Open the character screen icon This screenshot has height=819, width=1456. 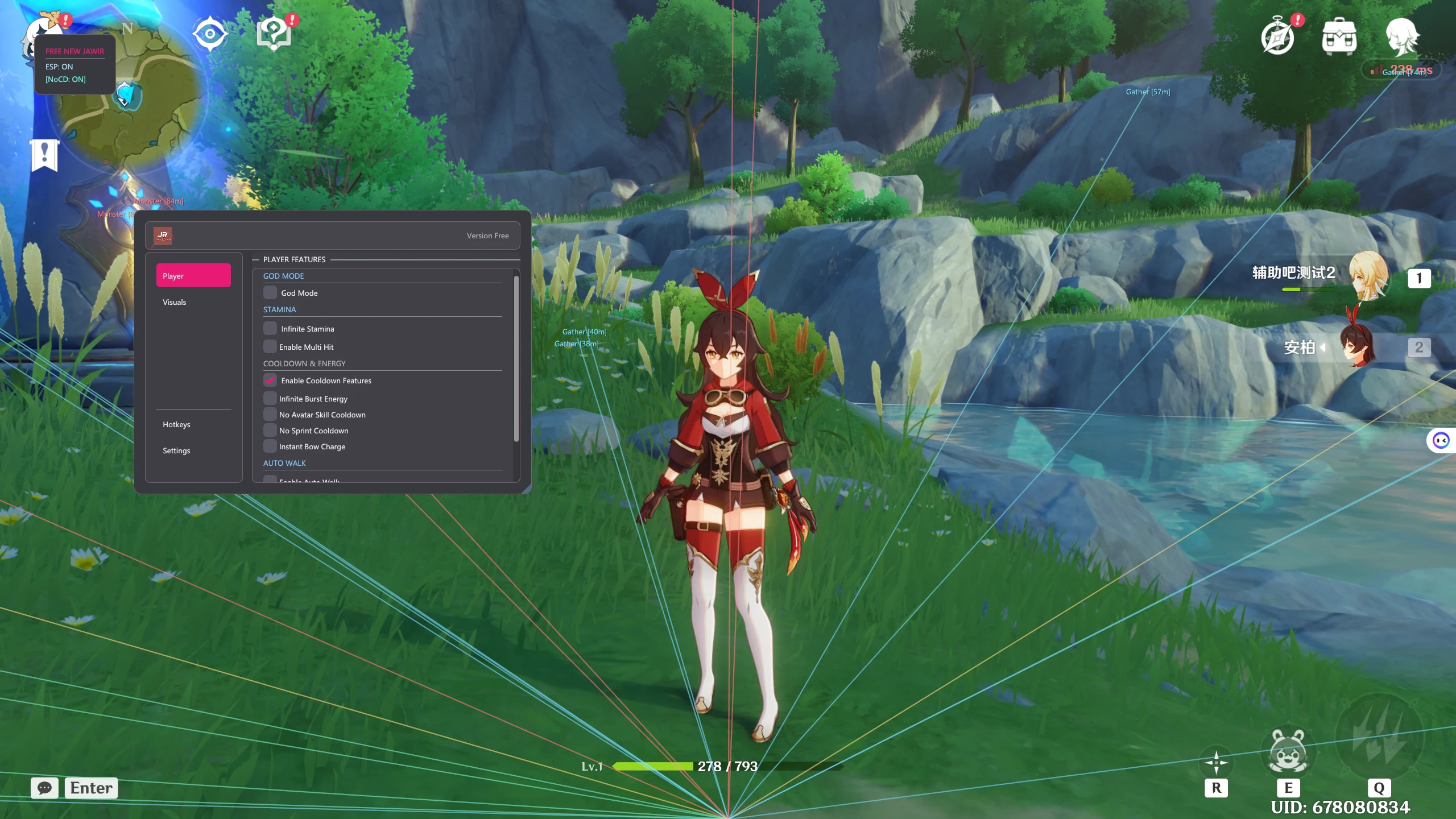[1401, 37]
